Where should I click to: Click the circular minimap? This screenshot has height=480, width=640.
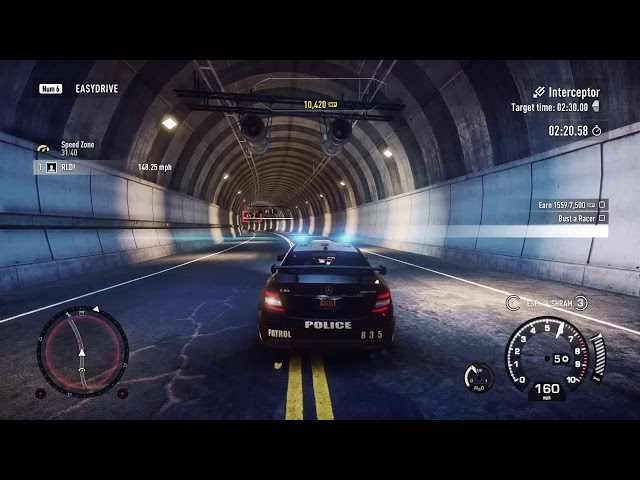(82, 351)
